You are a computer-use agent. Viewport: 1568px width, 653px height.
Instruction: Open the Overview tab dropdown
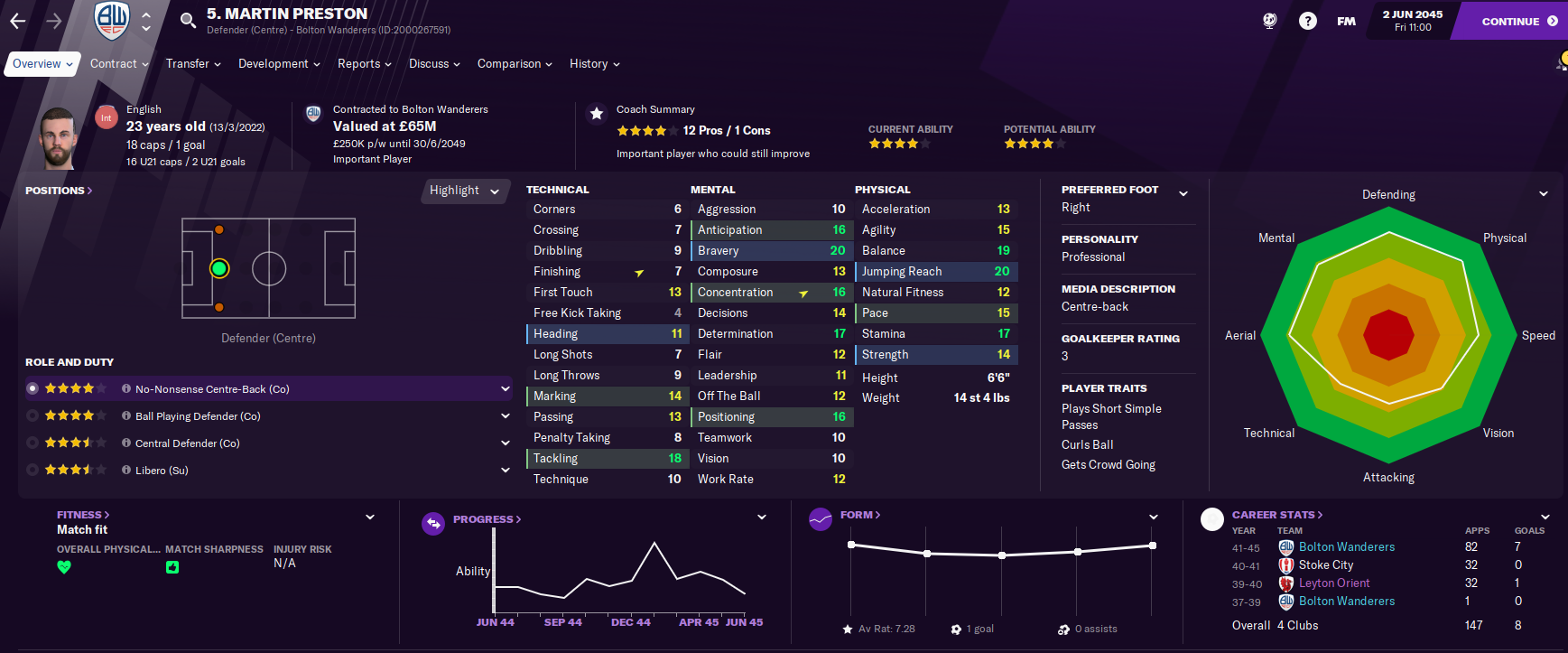42,64
